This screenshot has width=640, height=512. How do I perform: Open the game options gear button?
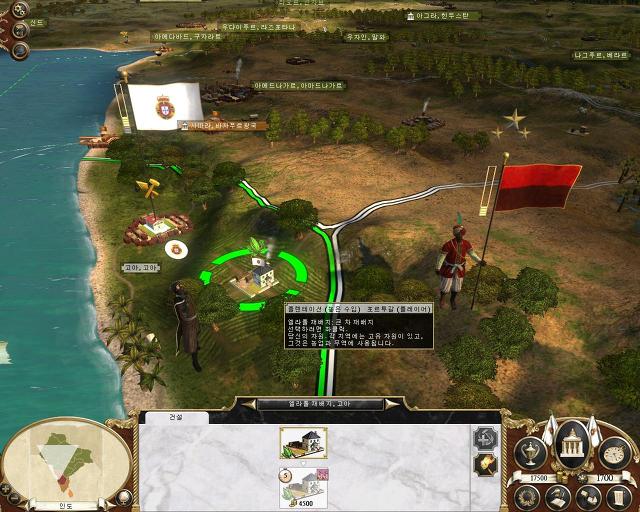[20, 9]
